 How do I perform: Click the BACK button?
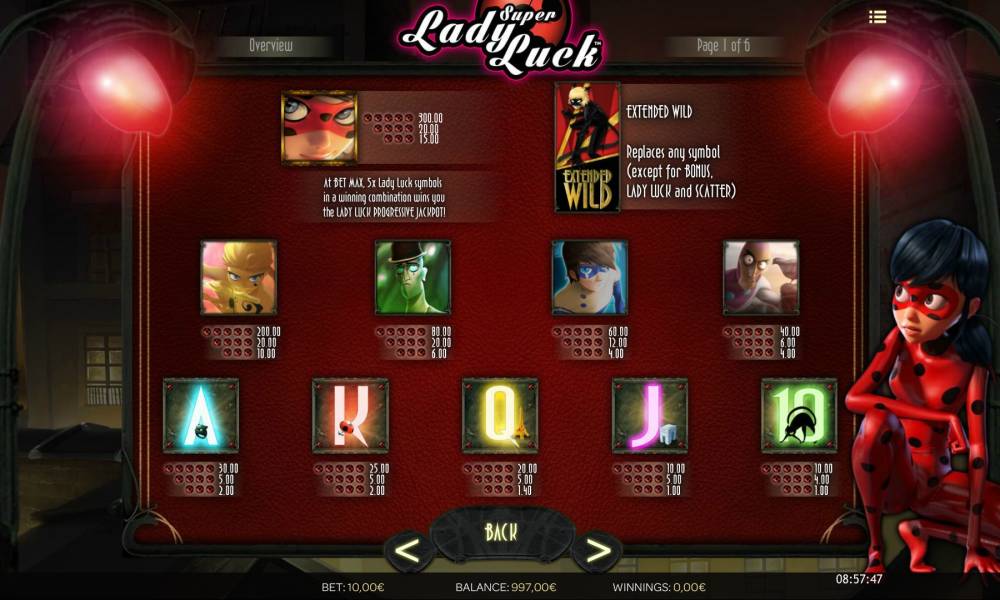click(x=500, y=531)
